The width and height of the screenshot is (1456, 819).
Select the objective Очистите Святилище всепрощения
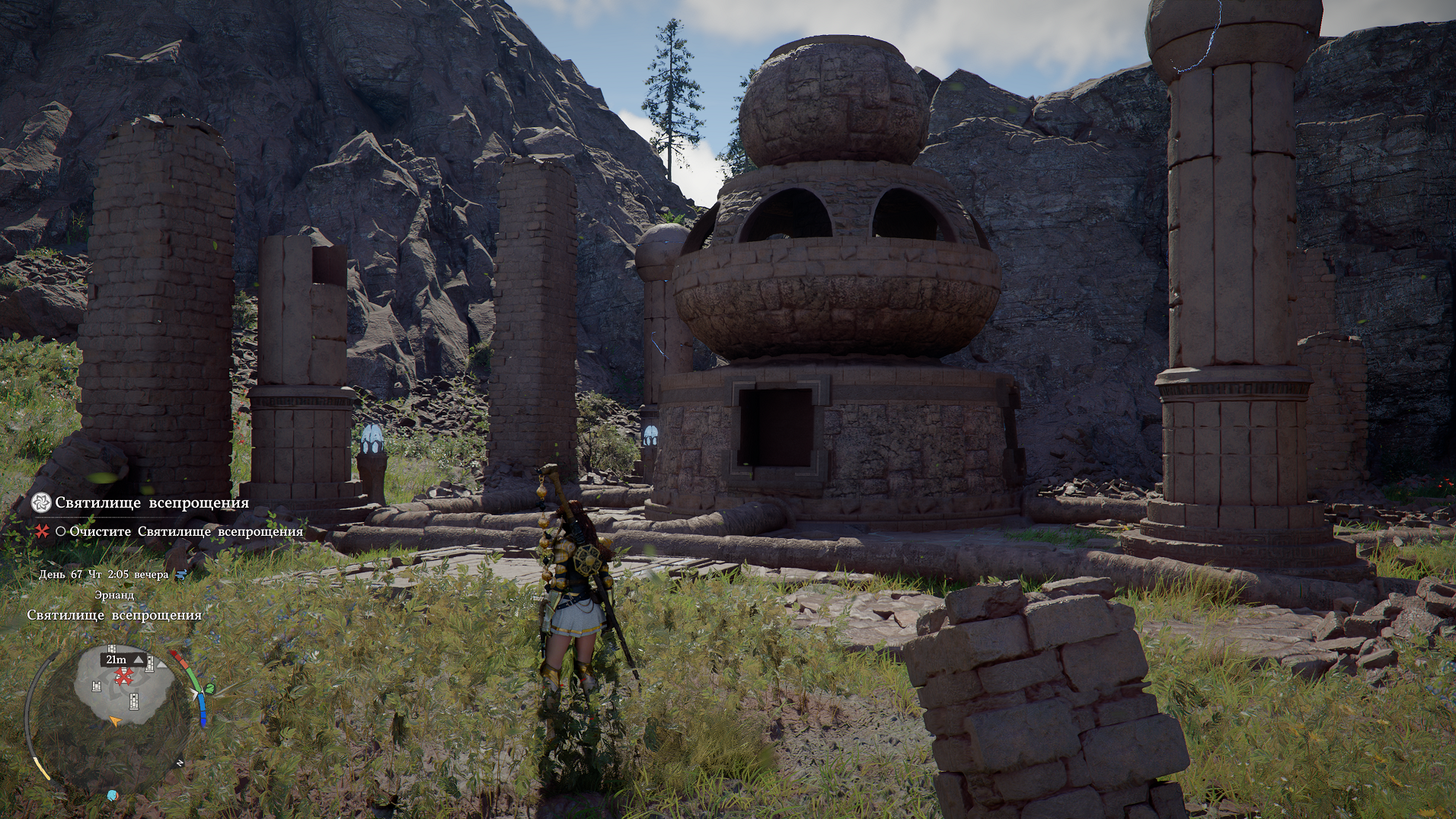(x=186, y=532)
